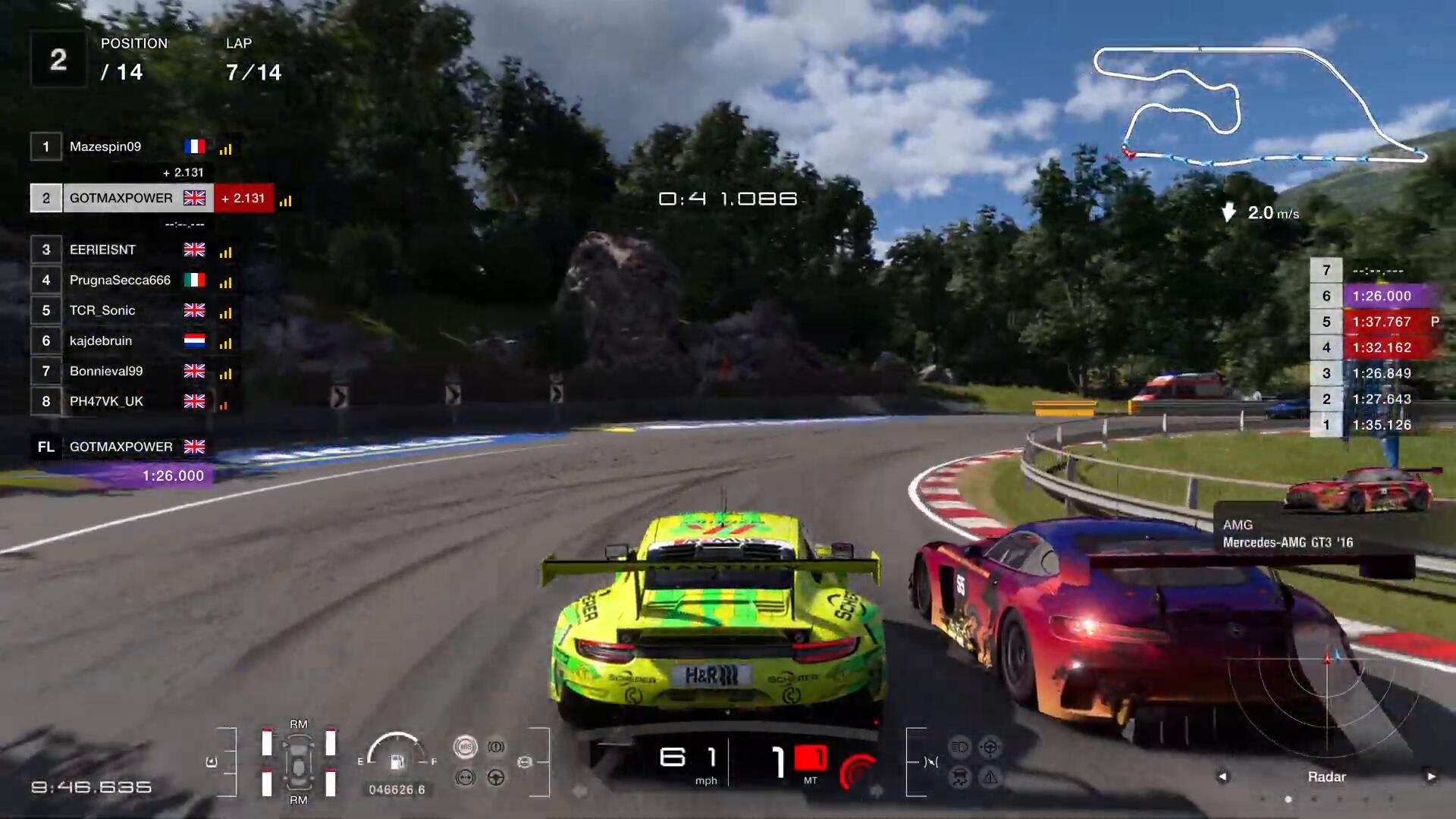Select PrugnaSecca666 in the standings
This screenshot has width=1456, height=819.
pos(120,281)
